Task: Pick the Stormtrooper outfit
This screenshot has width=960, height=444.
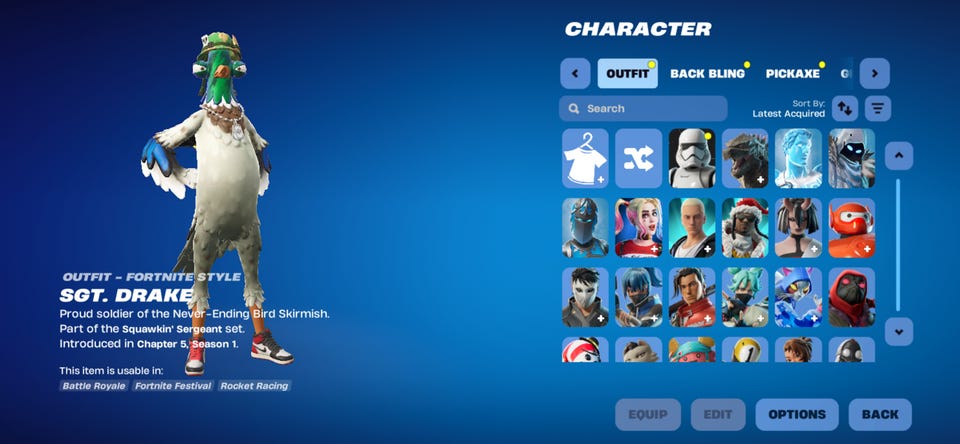Action: (x=691, y=158)
